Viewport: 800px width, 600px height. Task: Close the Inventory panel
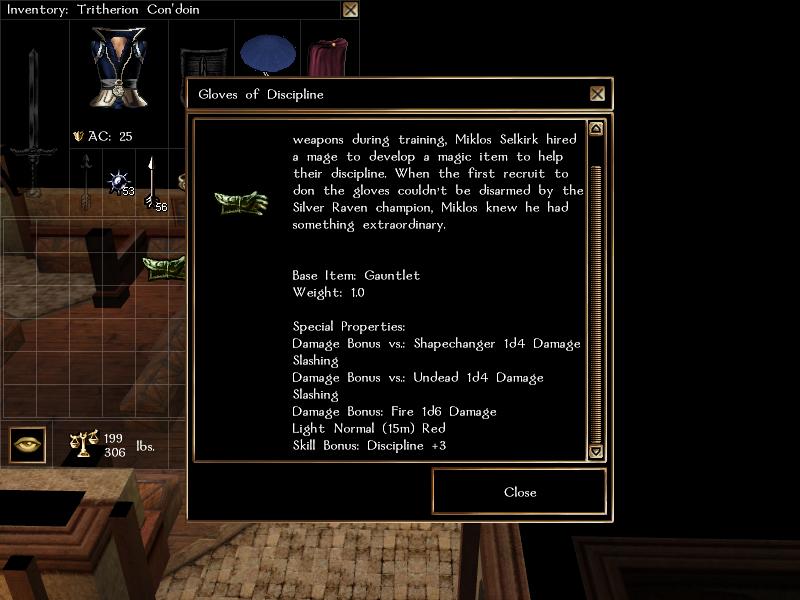point(350,10)
